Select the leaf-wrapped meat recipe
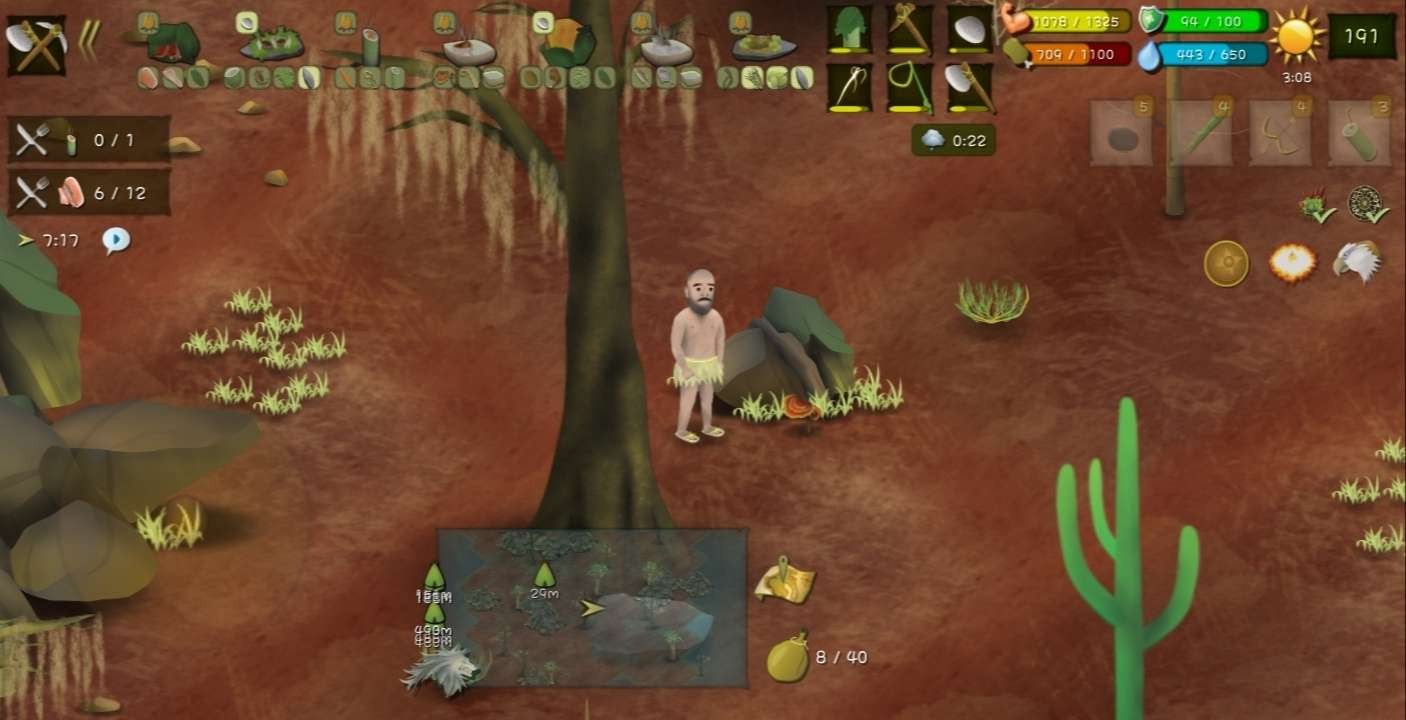The image size is (1406, 720). (172, 42)
